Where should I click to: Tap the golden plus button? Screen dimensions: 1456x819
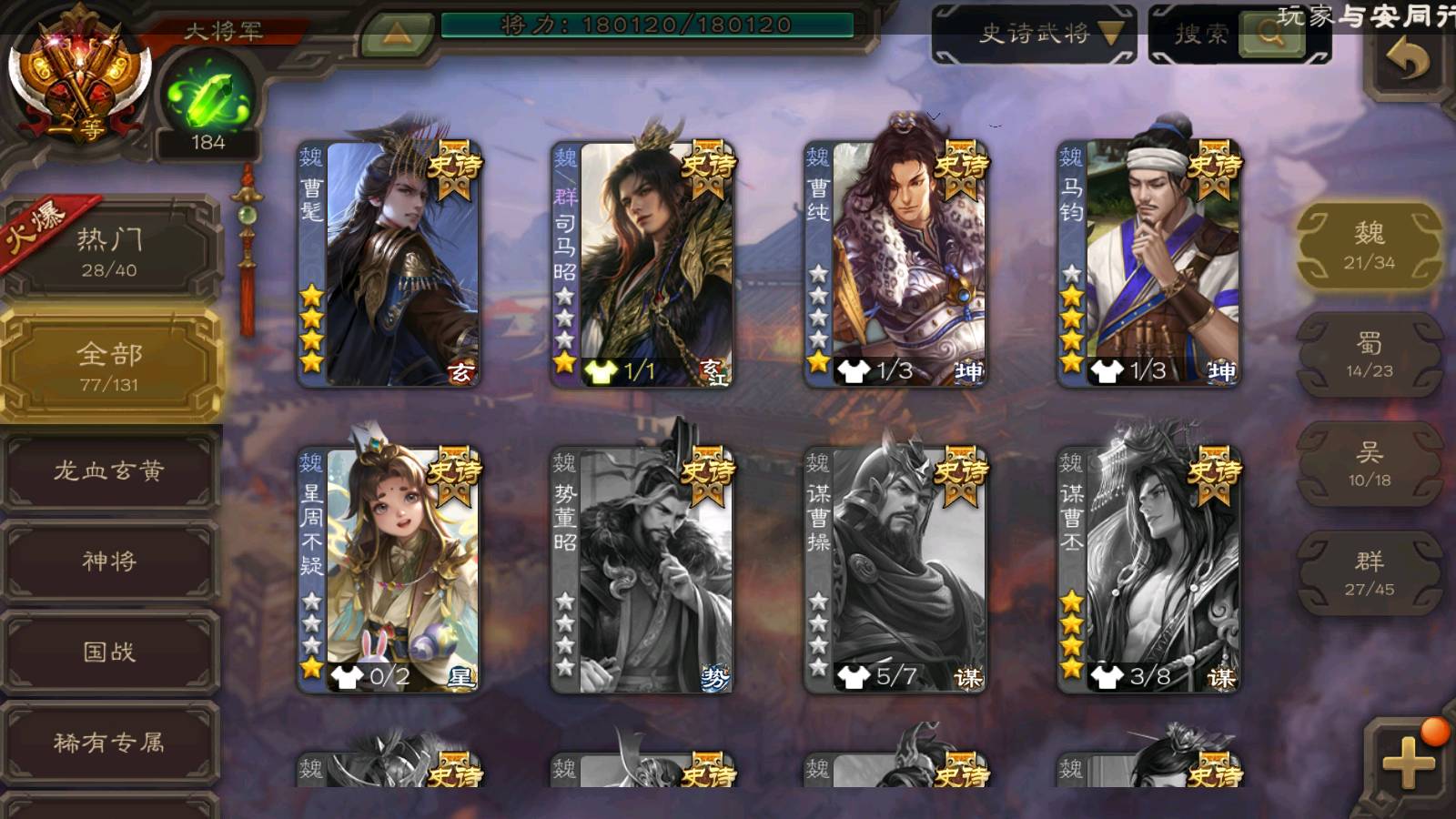[1407, 761]
